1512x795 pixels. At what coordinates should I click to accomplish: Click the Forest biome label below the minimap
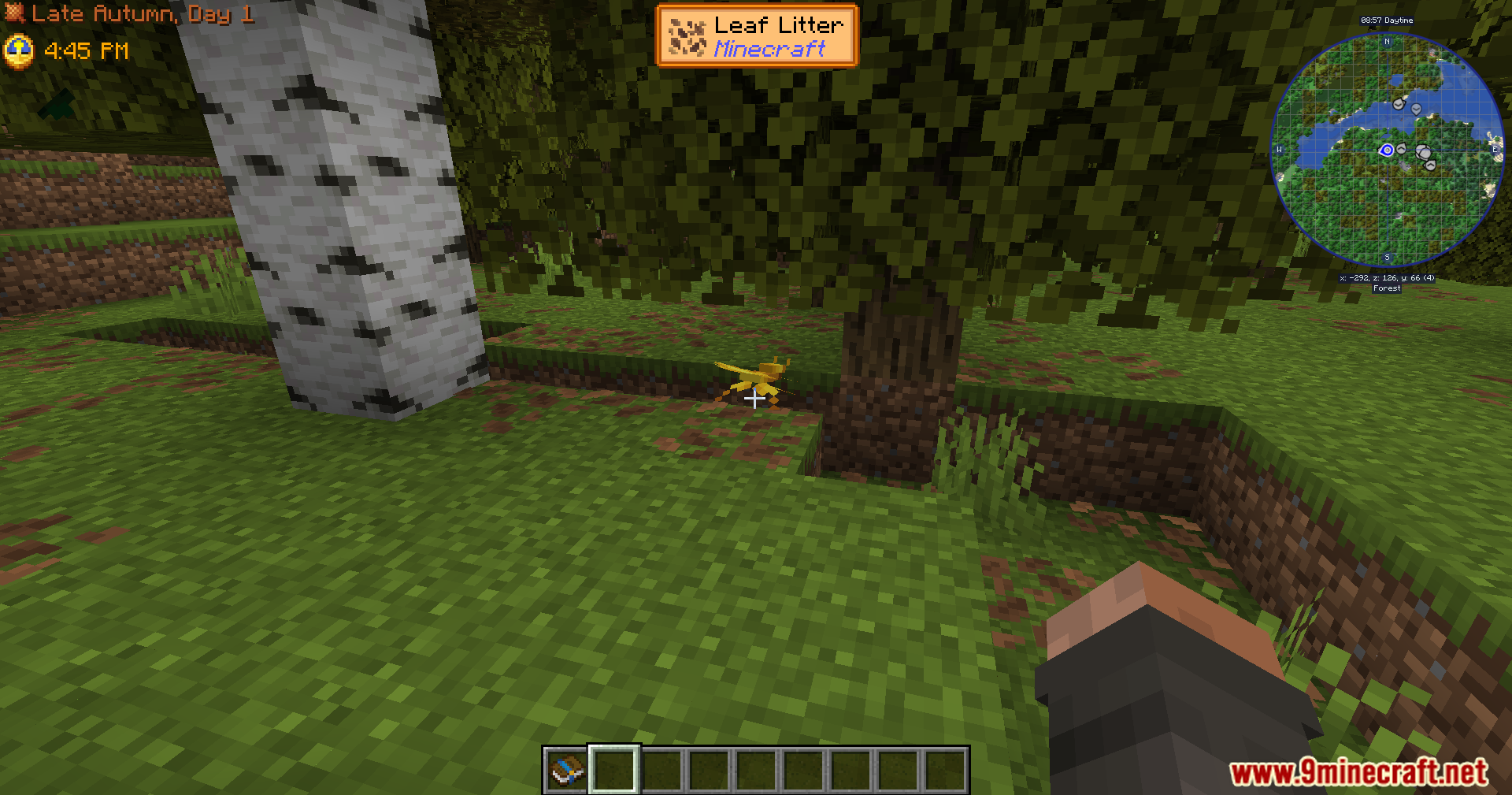(1387, 288)
